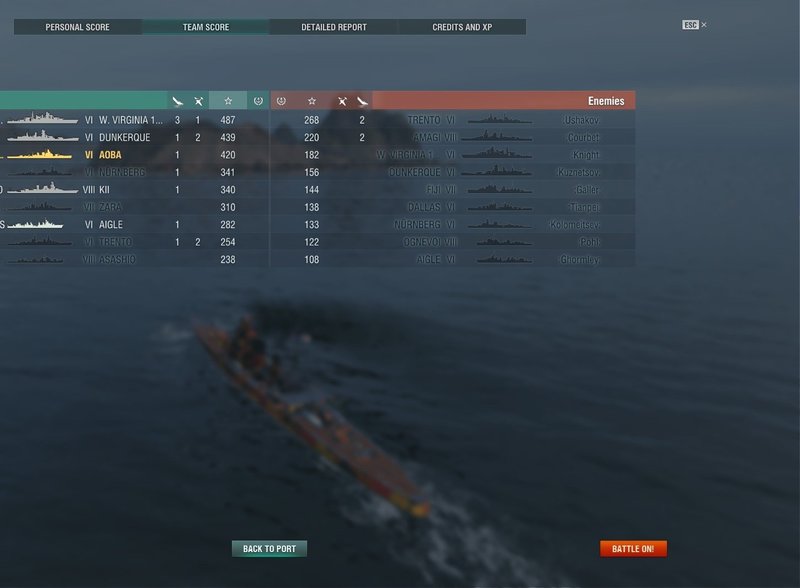View the Credits and XP tab
The image size is (800, 588).
[x=462, y=27]
